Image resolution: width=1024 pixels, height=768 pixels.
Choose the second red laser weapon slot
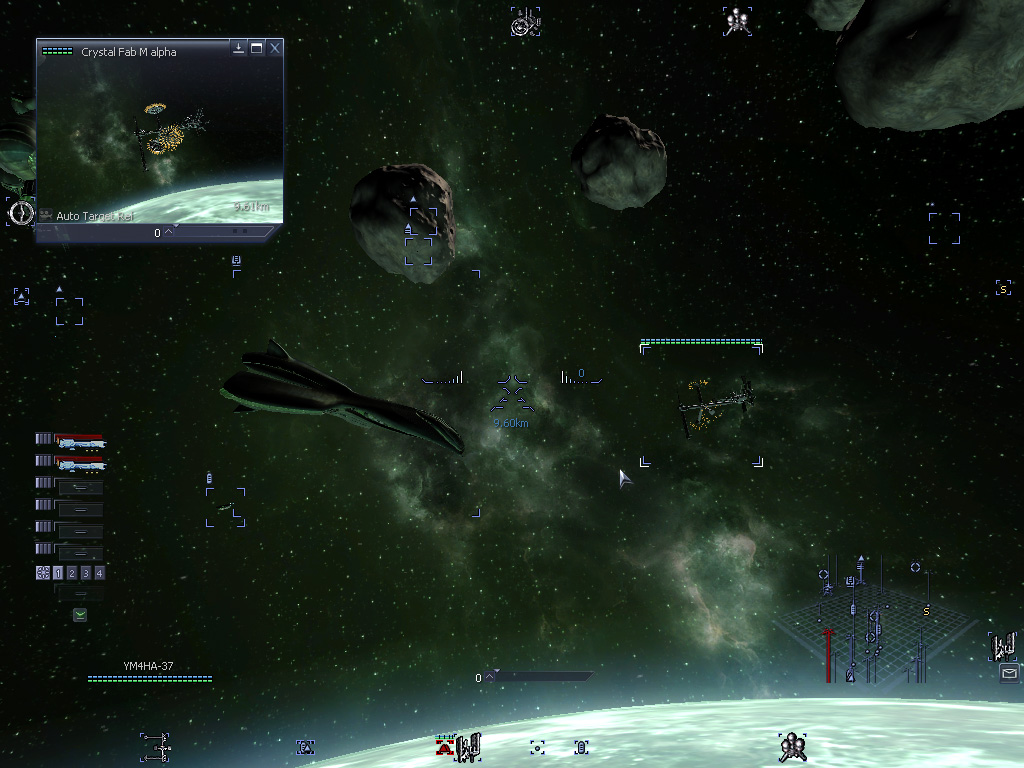tap(79, 463)
